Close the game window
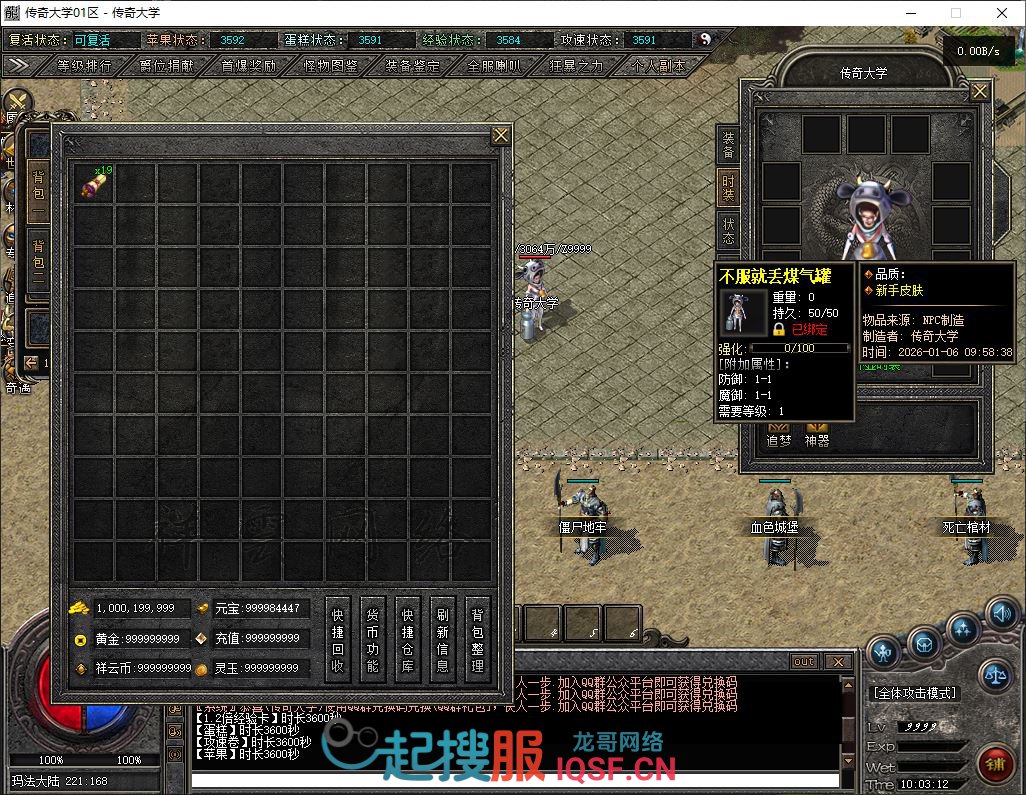 tap(1002, 13)
